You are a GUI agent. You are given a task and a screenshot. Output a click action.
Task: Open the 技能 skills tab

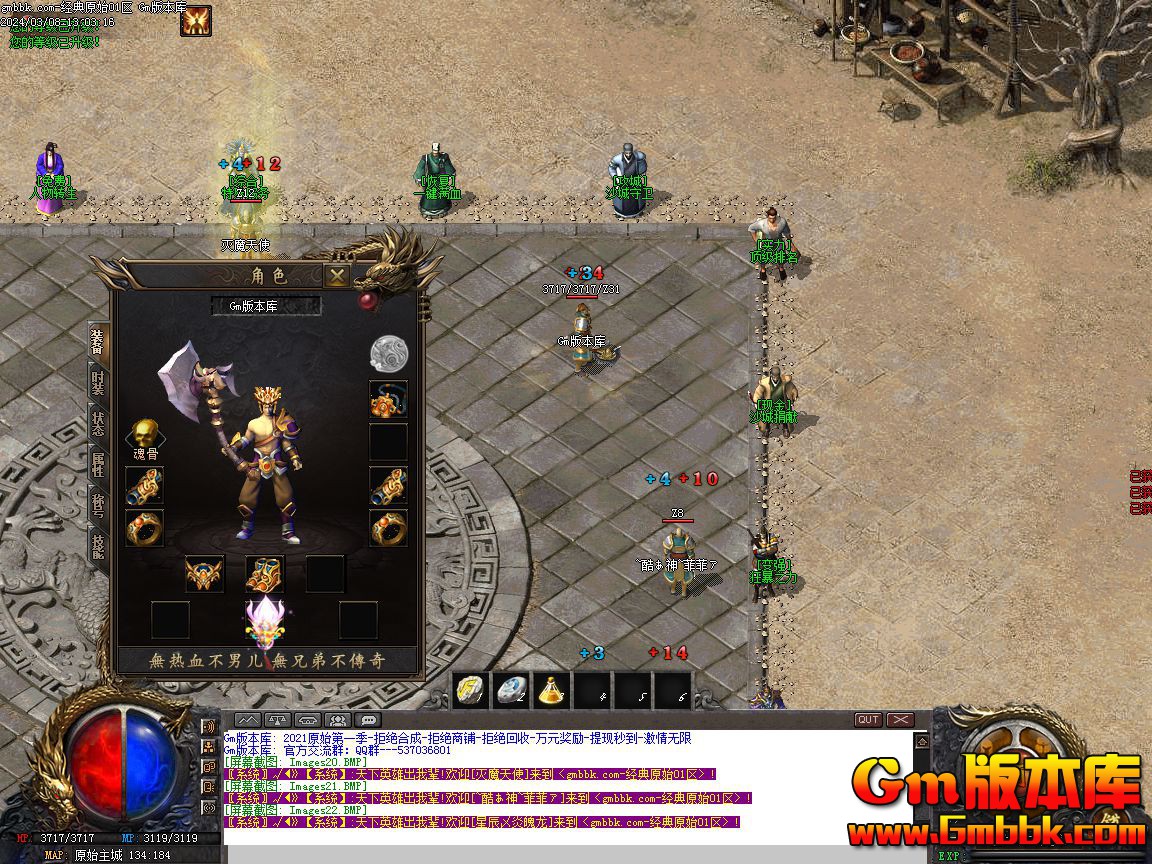pyautogui.click(x=98, y=546)
